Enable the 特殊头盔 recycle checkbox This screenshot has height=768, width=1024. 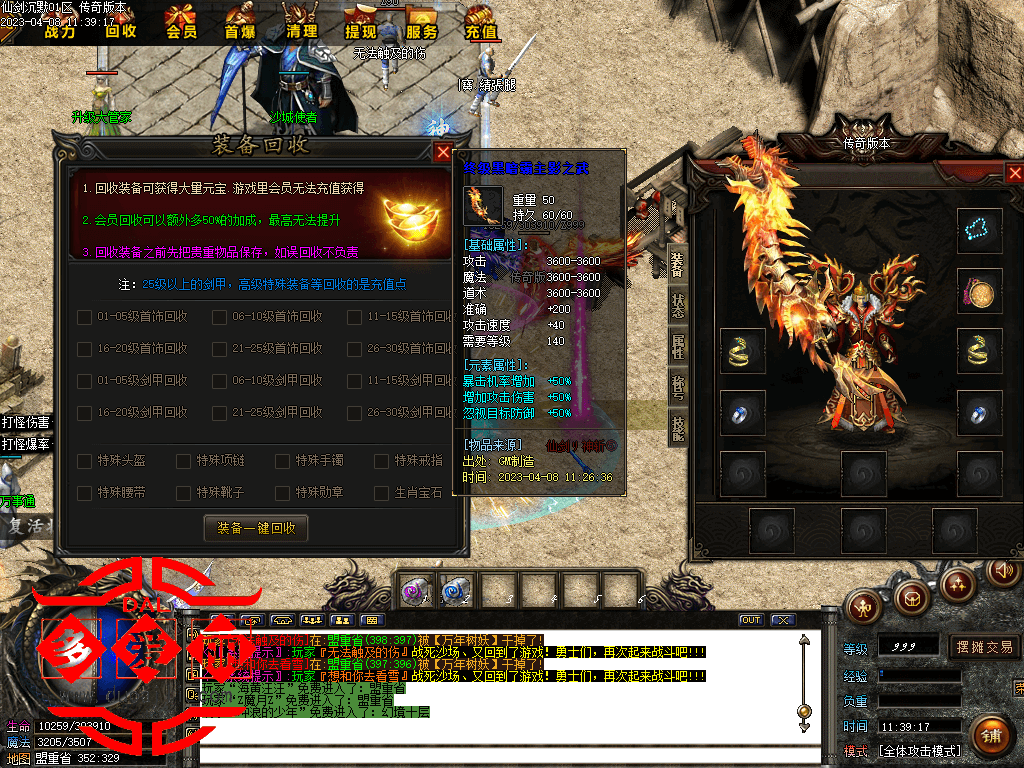click(85, 461)
